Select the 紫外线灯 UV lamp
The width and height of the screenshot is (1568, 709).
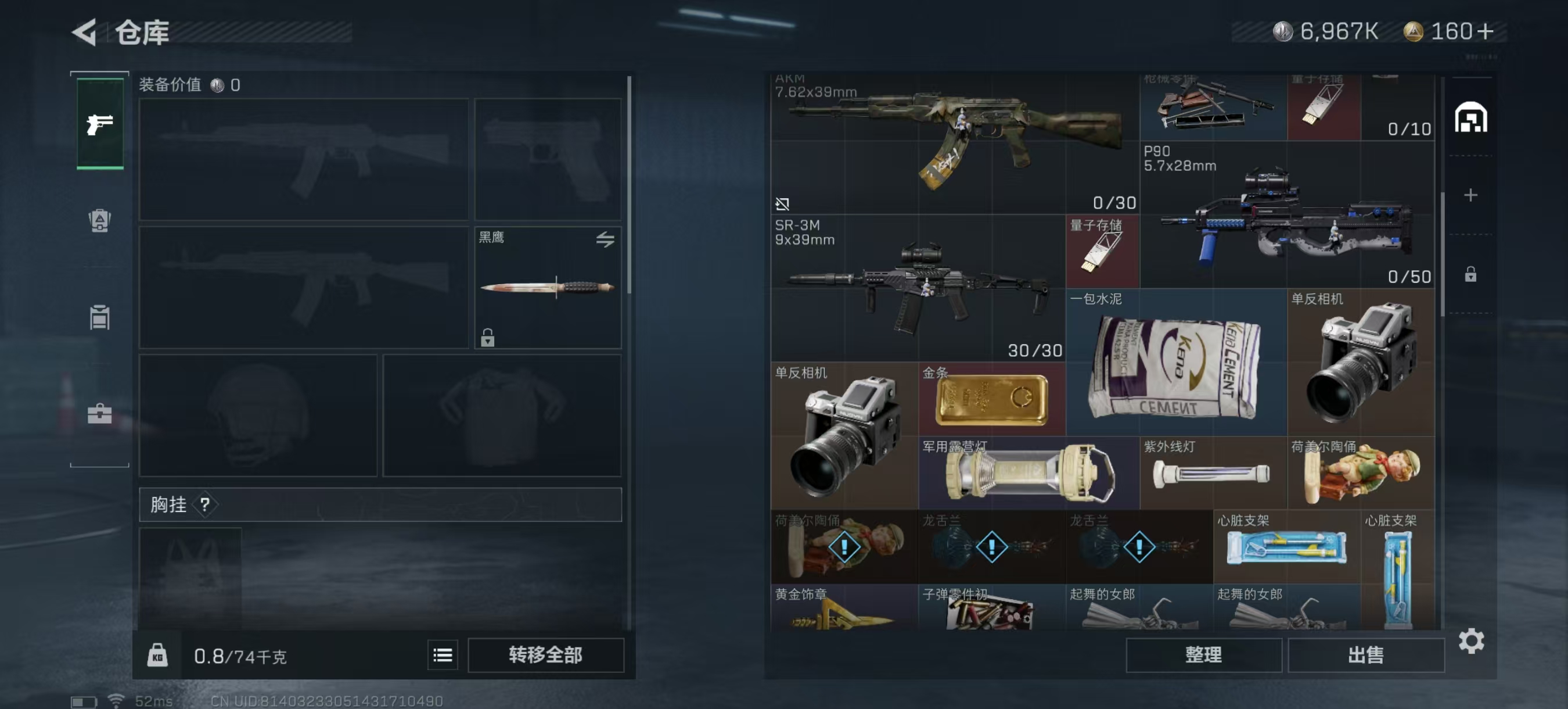(x=1212, y=474)
